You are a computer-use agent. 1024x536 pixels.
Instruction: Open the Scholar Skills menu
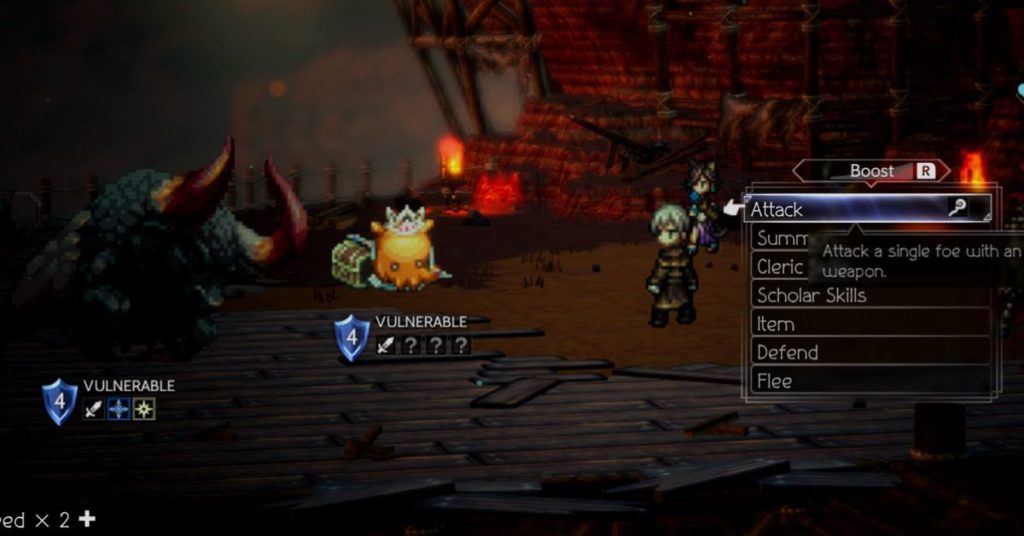pos(812,295)
